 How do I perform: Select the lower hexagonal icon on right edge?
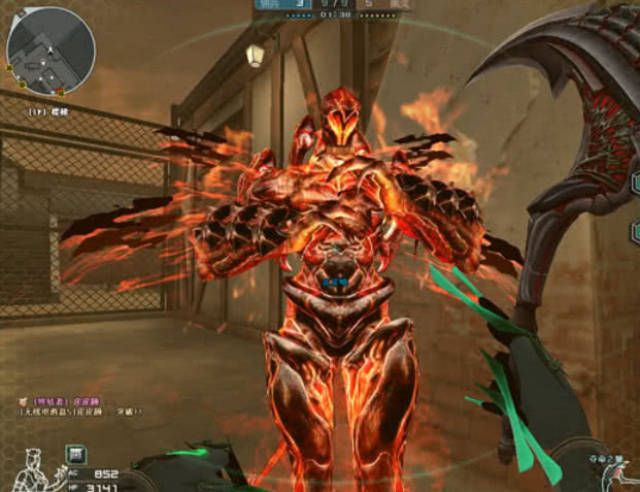(634, 232)
